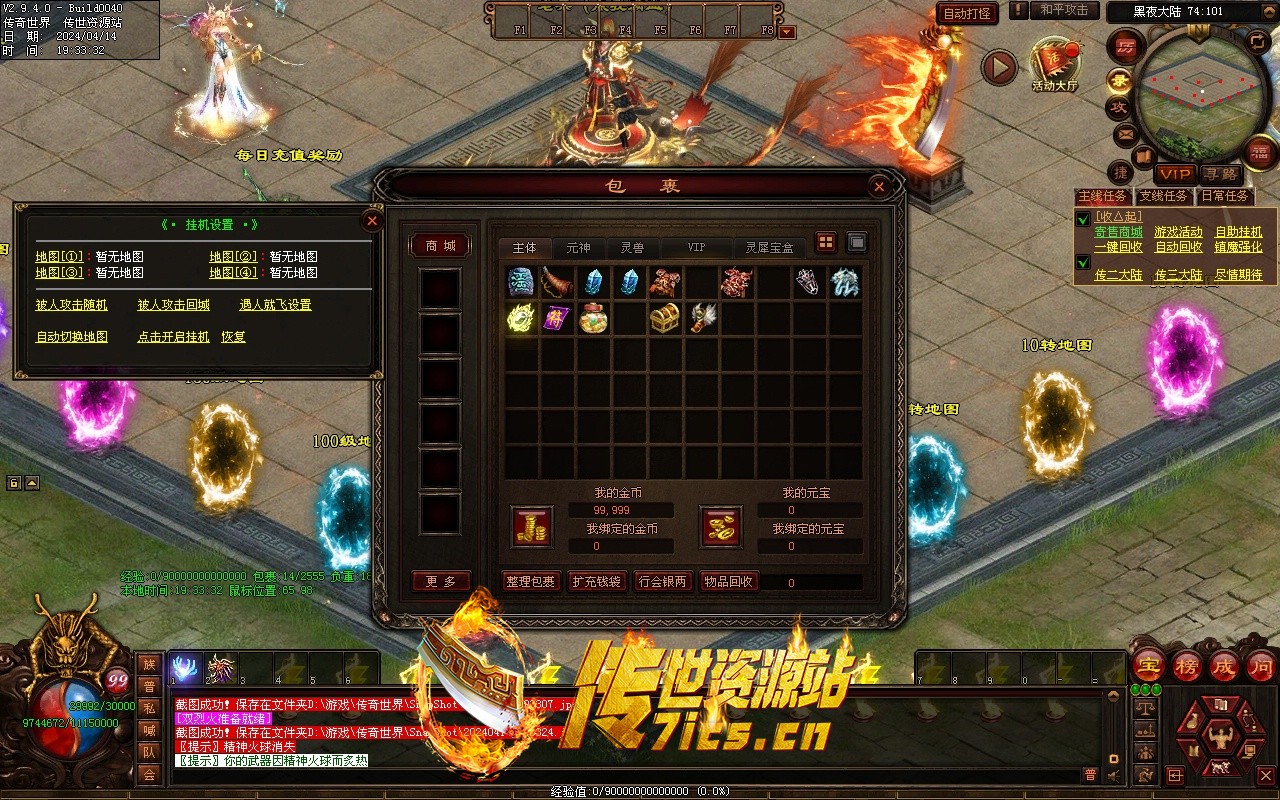
Task: Click the 物品回收 item recycle button
Action: pyautogui.click(x=729, y=581)
